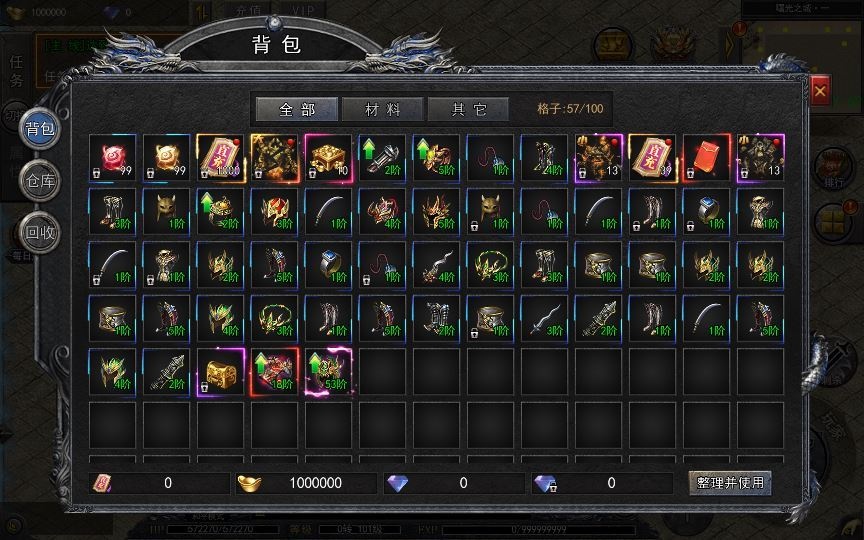The width and height of the screenshot is (864, 540).
Task: Pick the red envelope item
Action: tap(706, 158)
